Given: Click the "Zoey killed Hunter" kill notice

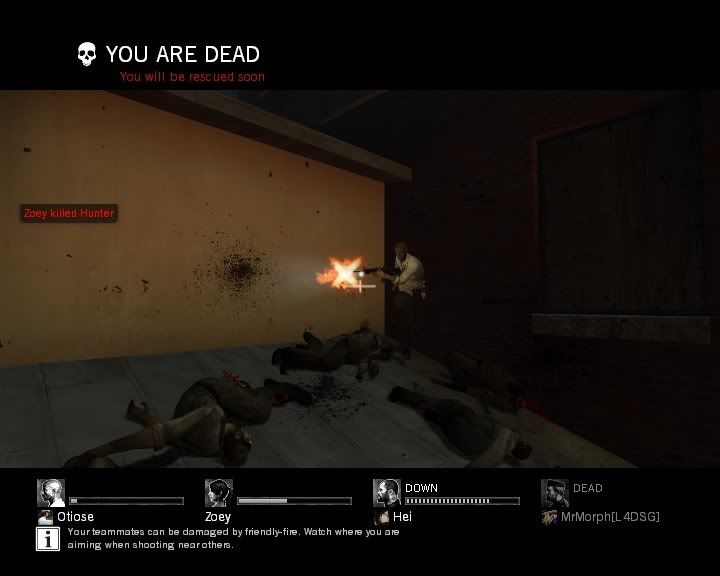Looking at the screenshot, I should pos(69,213).
